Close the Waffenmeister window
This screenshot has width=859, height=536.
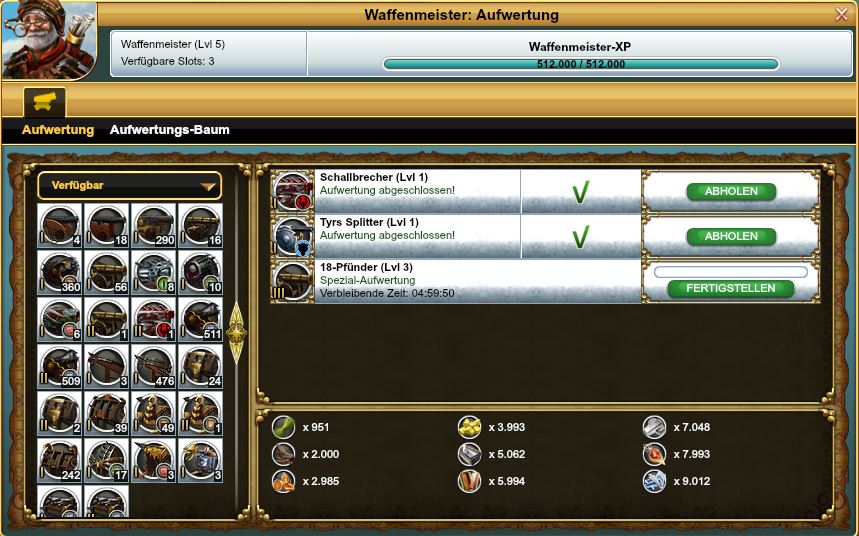(841, 14)
